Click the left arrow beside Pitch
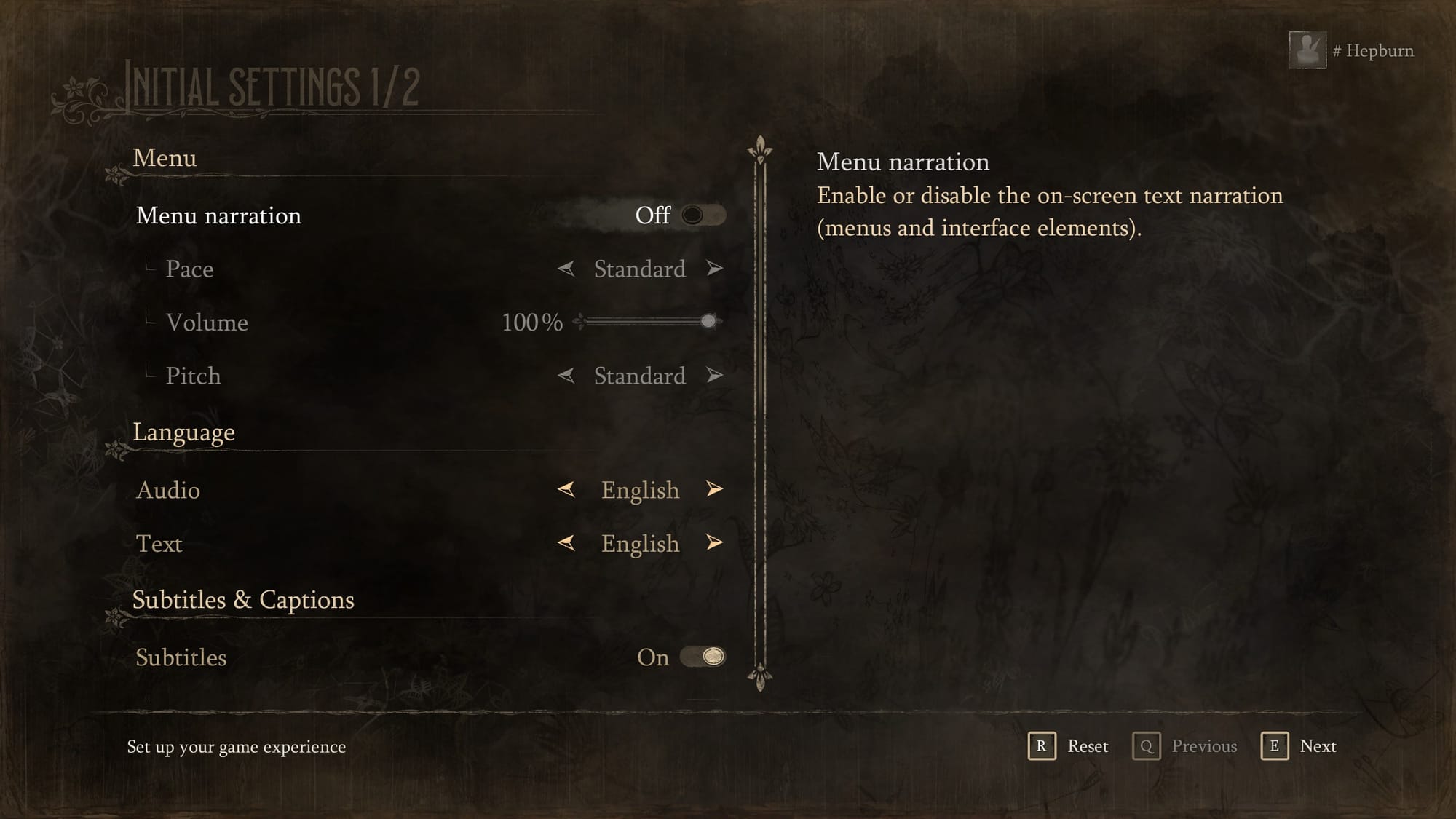The width and height of the screenshot is (1456, 819). pos(566,376)
